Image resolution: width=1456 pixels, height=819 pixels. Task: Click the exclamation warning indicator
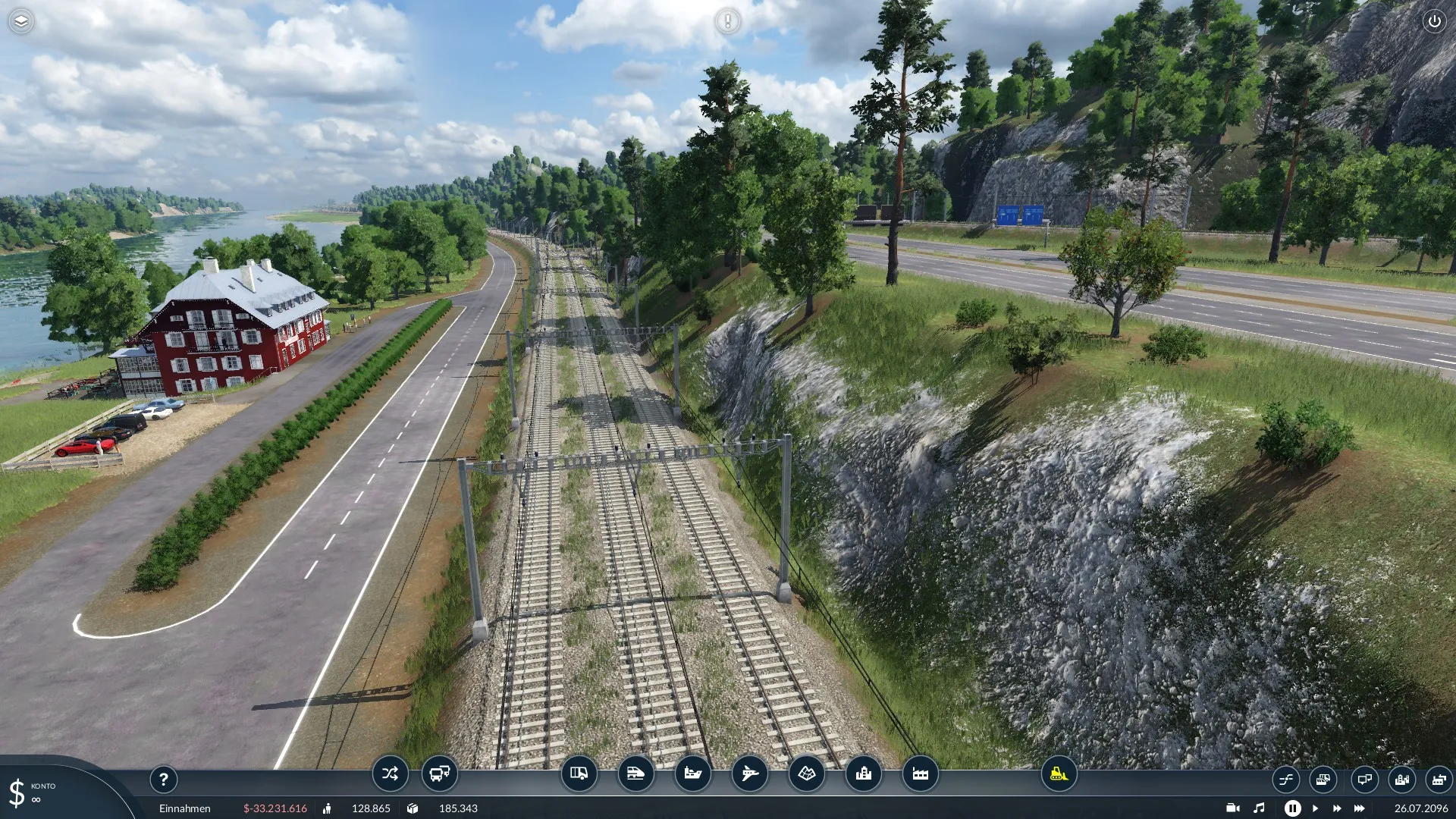727,21
